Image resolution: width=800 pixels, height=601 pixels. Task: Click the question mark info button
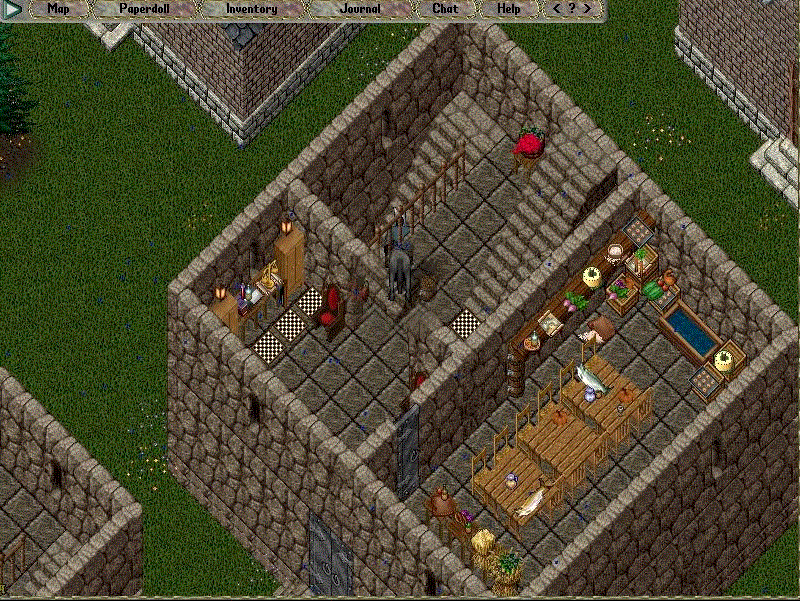coord(572,9)
